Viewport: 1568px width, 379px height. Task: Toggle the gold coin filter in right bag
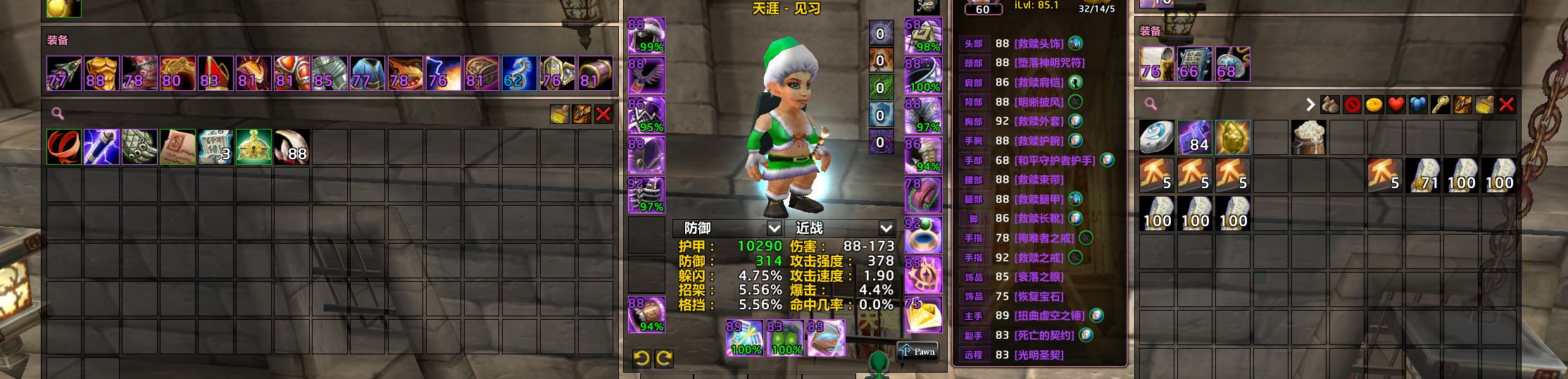pos(1374,105)
